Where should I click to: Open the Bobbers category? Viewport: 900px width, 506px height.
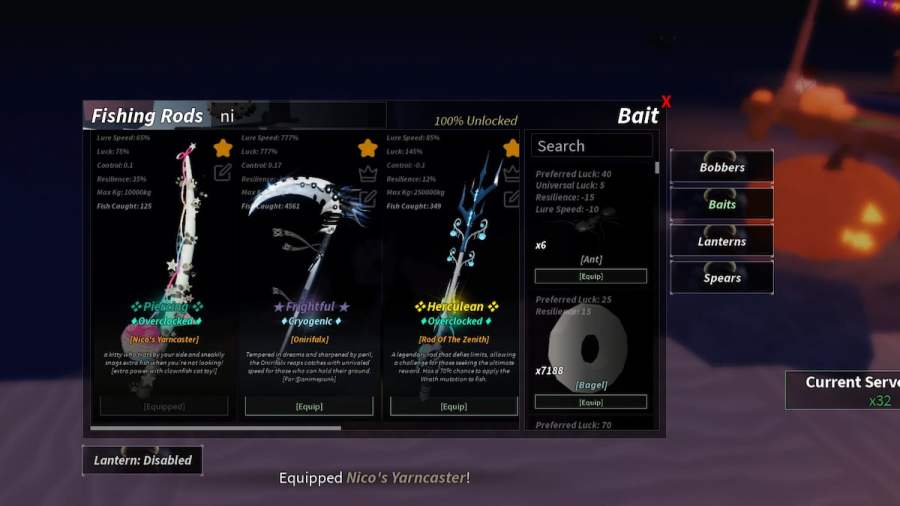coord(722,167)
